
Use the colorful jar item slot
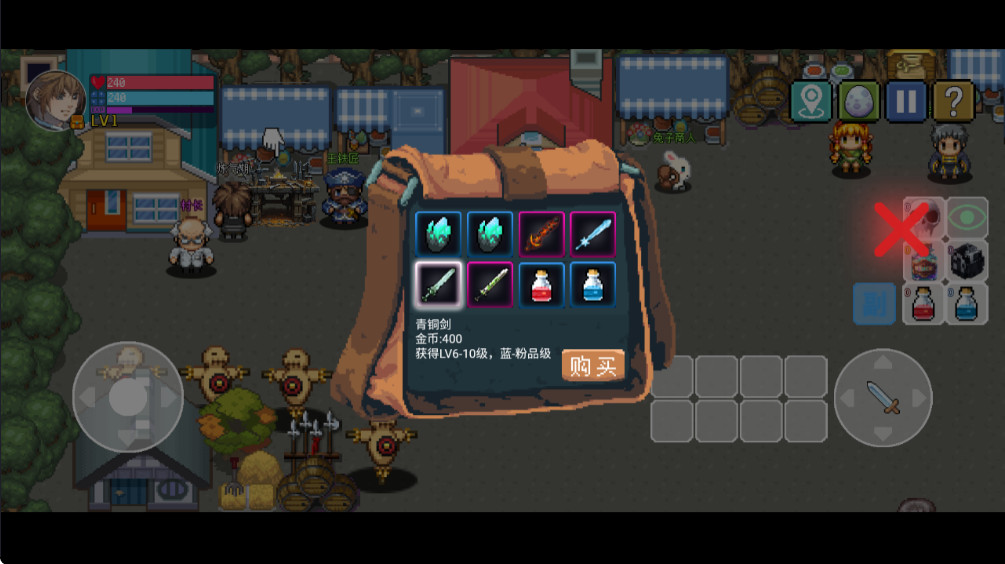924,262
